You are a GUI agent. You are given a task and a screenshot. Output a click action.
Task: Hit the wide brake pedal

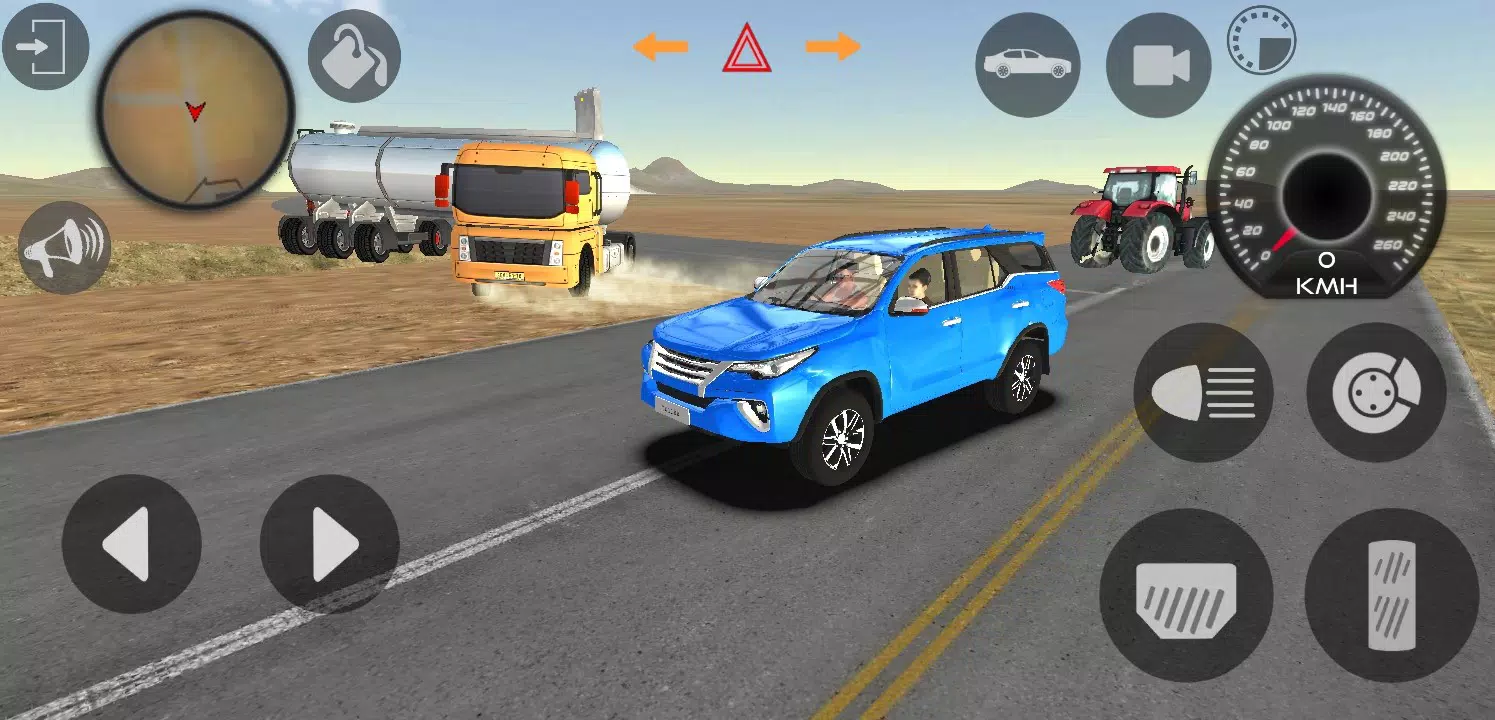pyautogui.click(x=1186, y=595)
